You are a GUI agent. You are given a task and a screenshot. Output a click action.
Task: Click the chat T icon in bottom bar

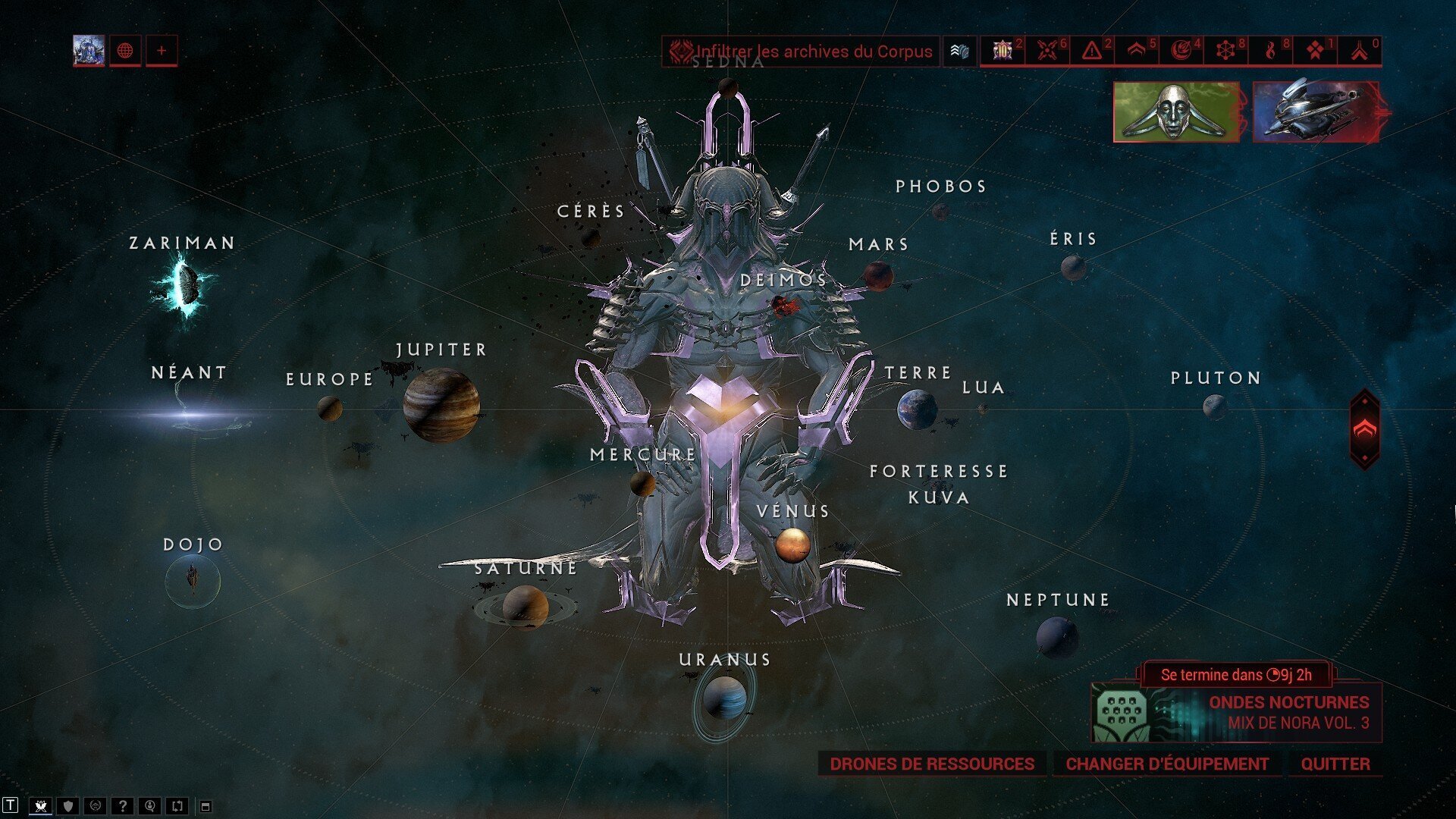point(11,807)
